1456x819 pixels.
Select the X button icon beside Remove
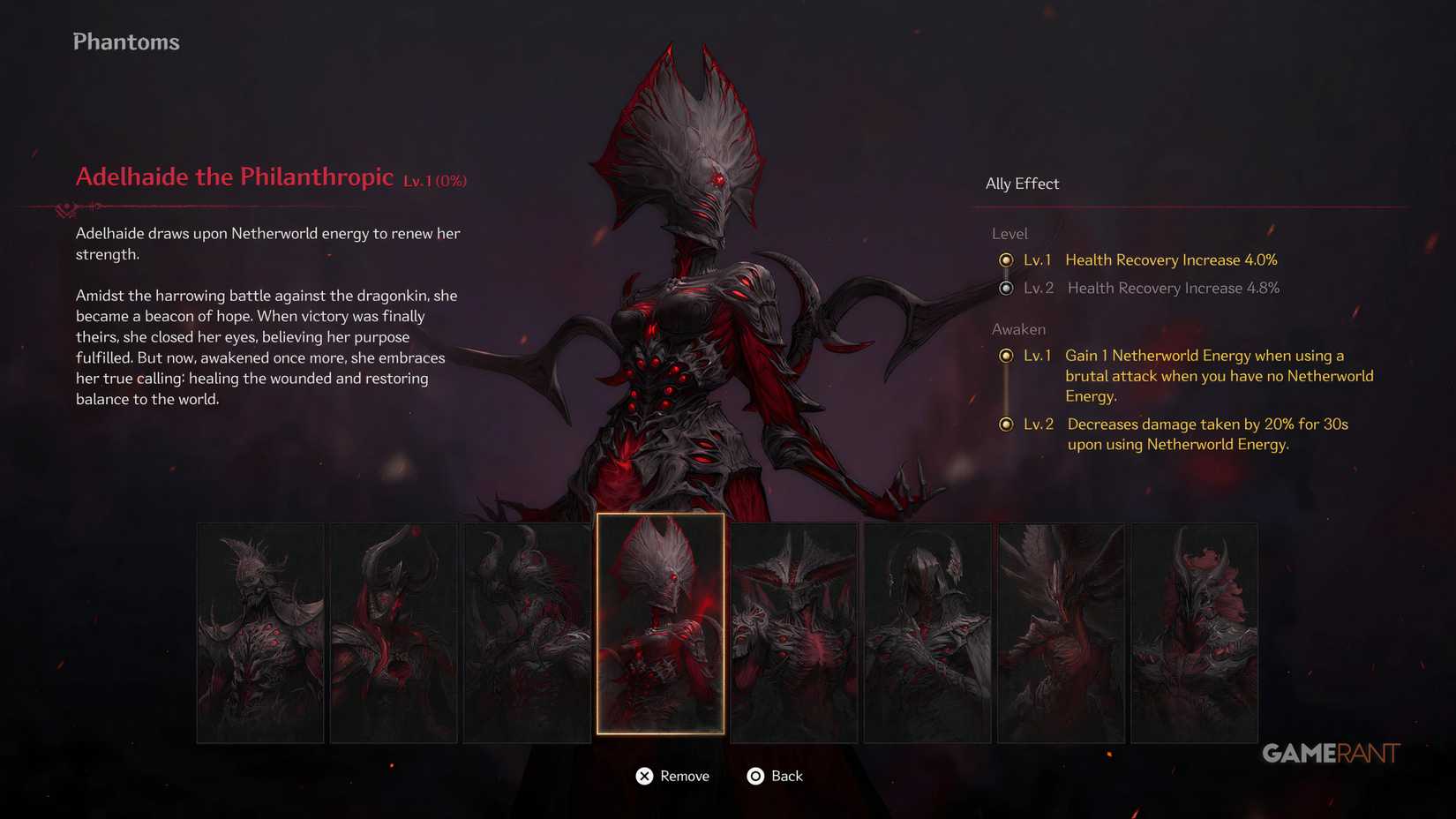click(x=645, y=776)
